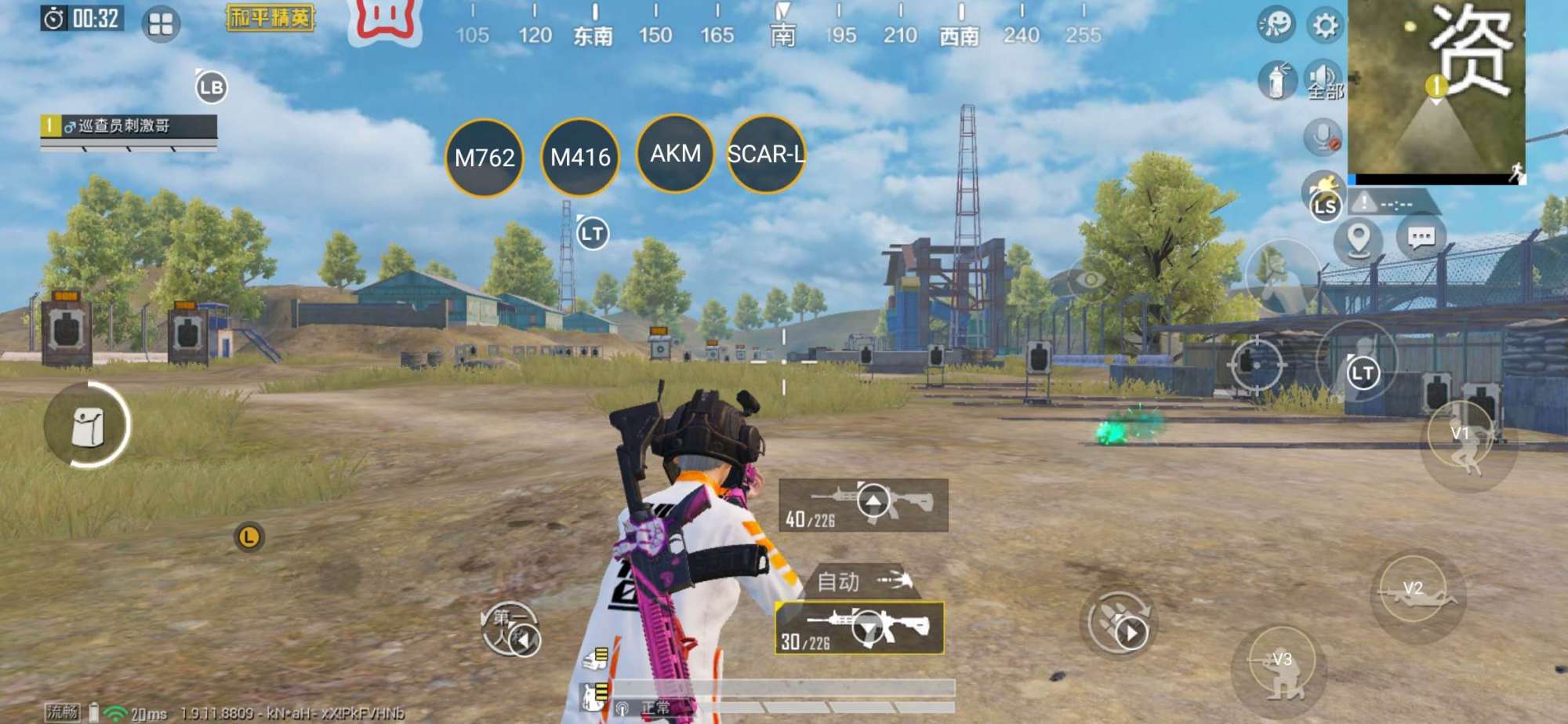
Task: Place a map location marker
Action: coord(1358,238)
